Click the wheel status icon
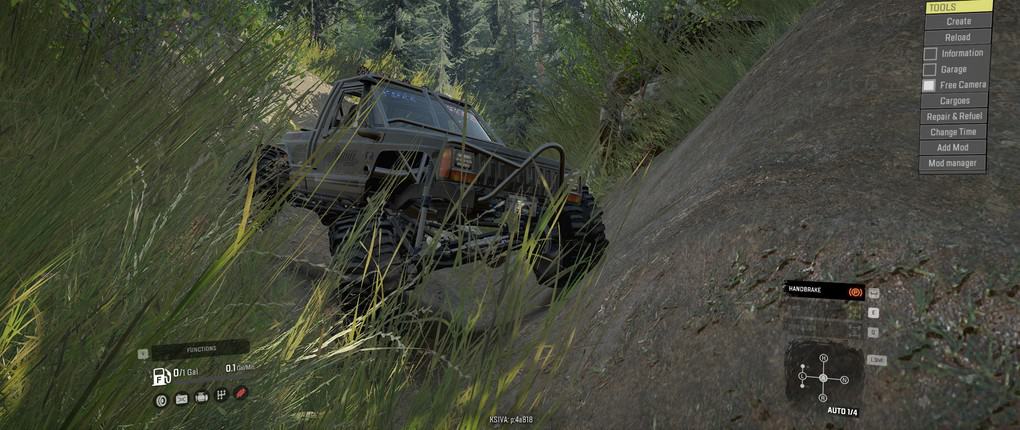The height and width of the screenshot is (430, 1020). [x=161, y=399]
